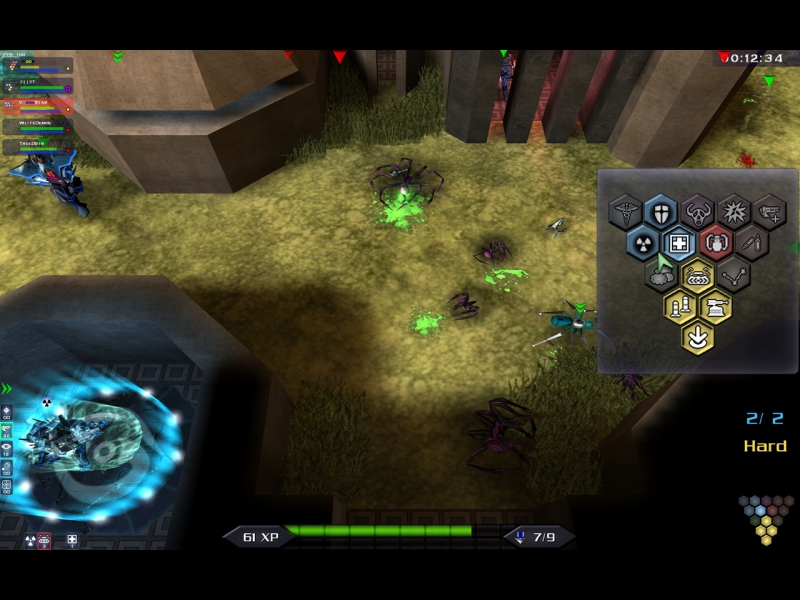Select the explosion burst skill hexagon
Image resolution: width=800 pixels, height=600 pixels.
tap(733, 212)
